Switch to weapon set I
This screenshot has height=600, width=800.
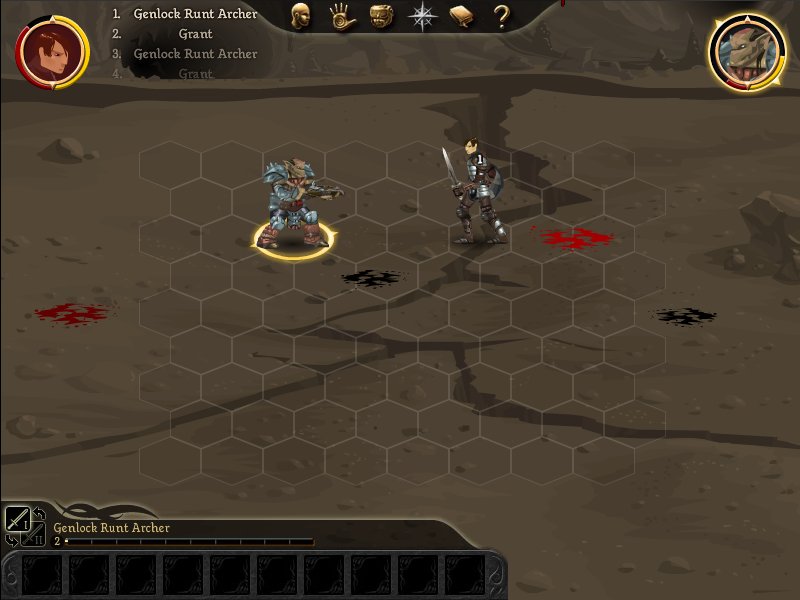pyautogui.click(x=17, y=518)
